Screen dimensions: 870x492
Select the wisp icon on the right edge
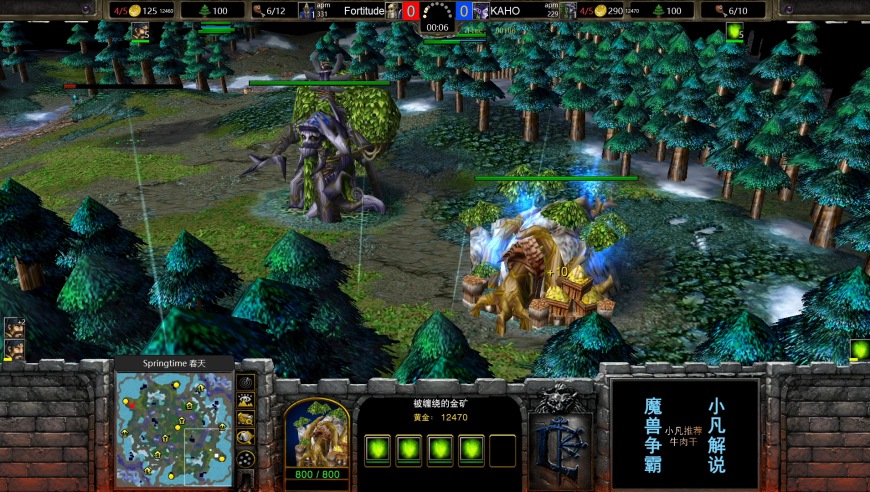pyautogui.click(x=859, y=350)
